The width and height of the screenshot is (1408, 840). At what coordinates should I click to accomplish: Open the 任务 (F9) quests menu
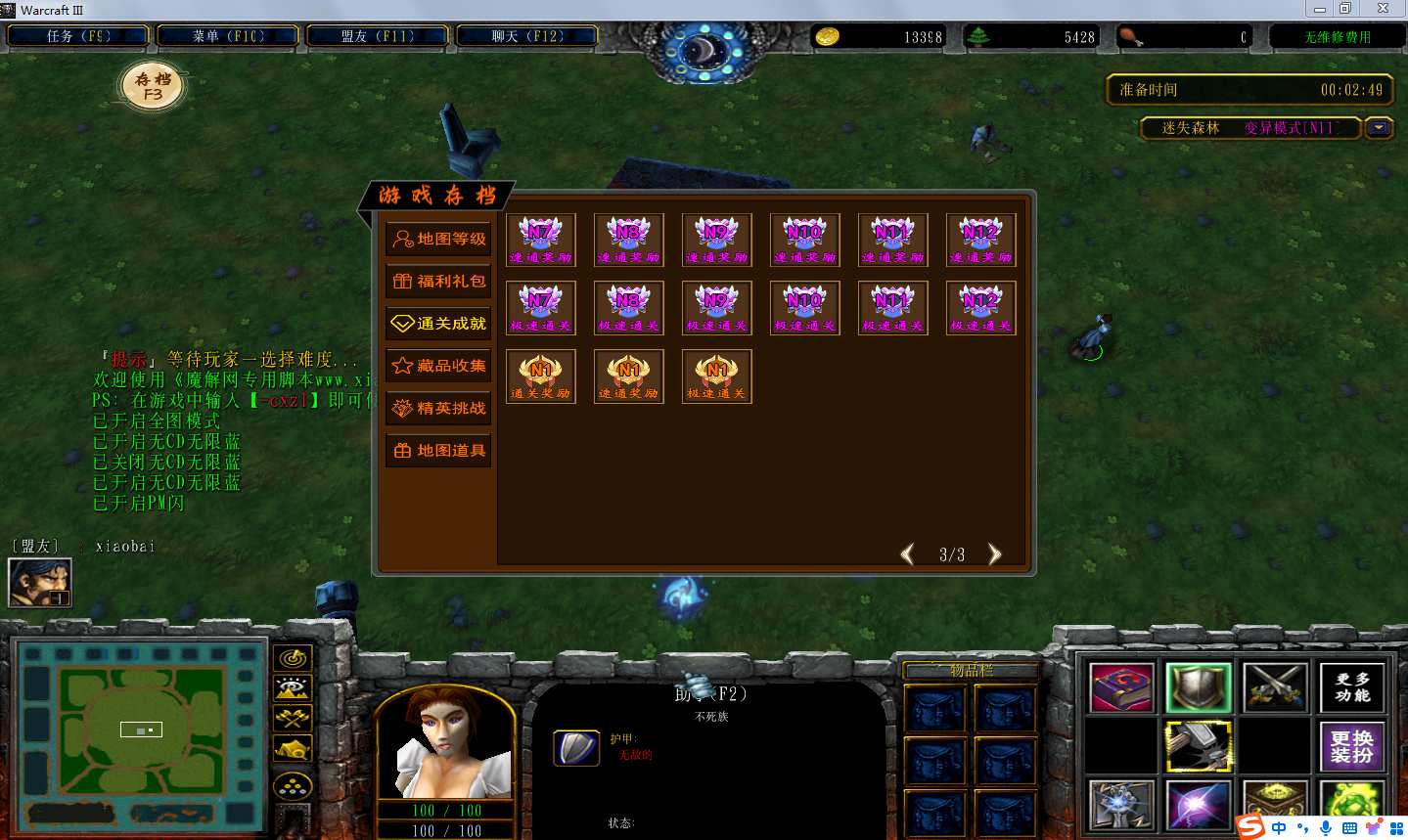(78, 36)
